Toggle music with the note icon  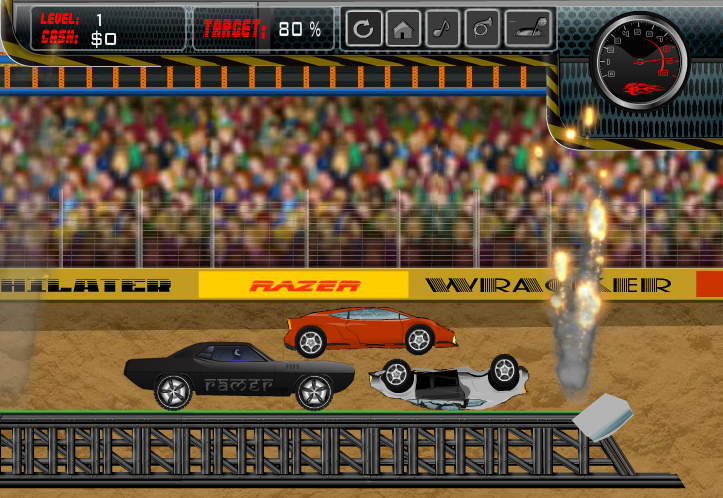coord(442,29)
